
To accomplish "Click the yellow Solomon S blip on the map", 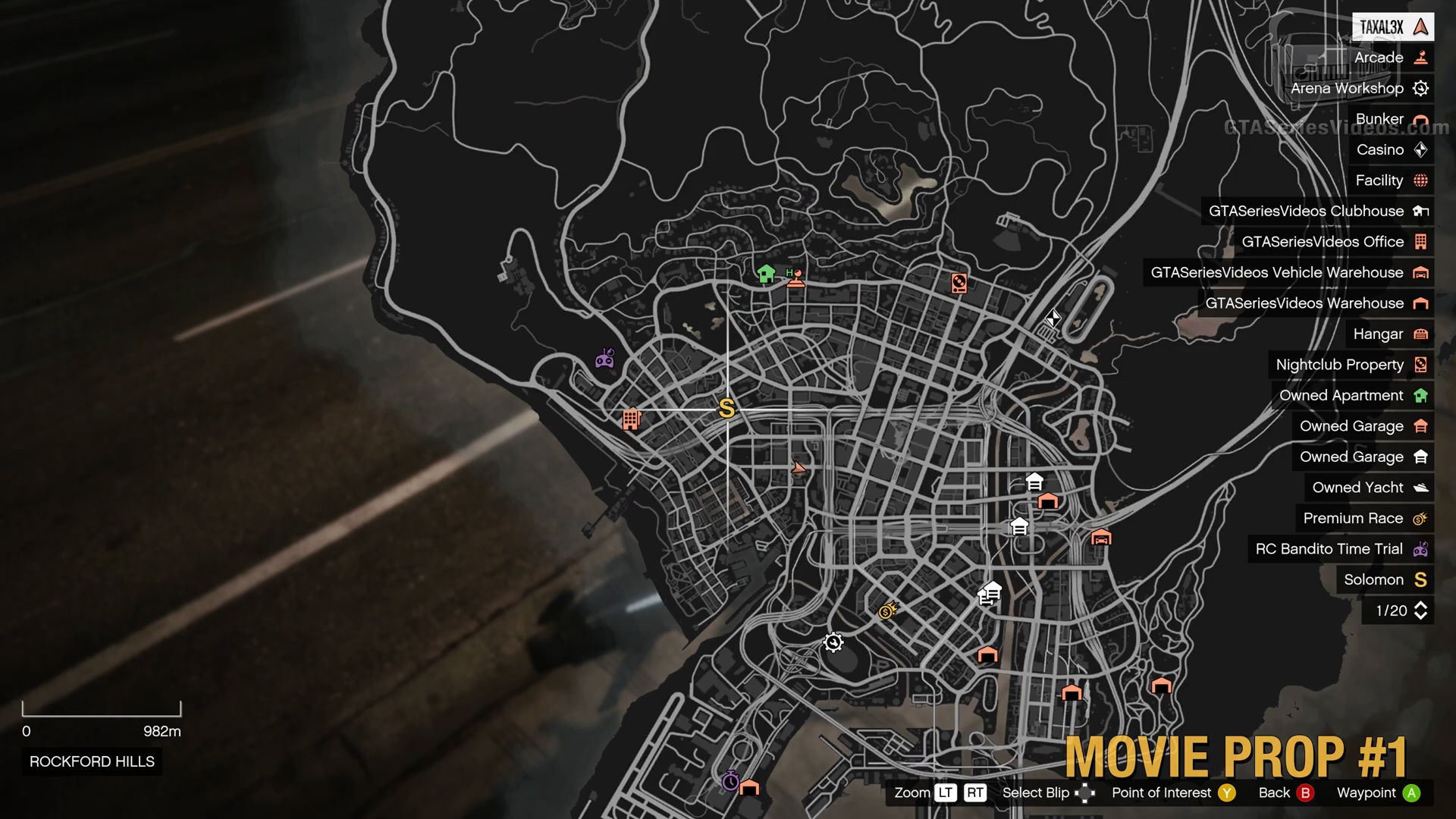I will (727, 410).
